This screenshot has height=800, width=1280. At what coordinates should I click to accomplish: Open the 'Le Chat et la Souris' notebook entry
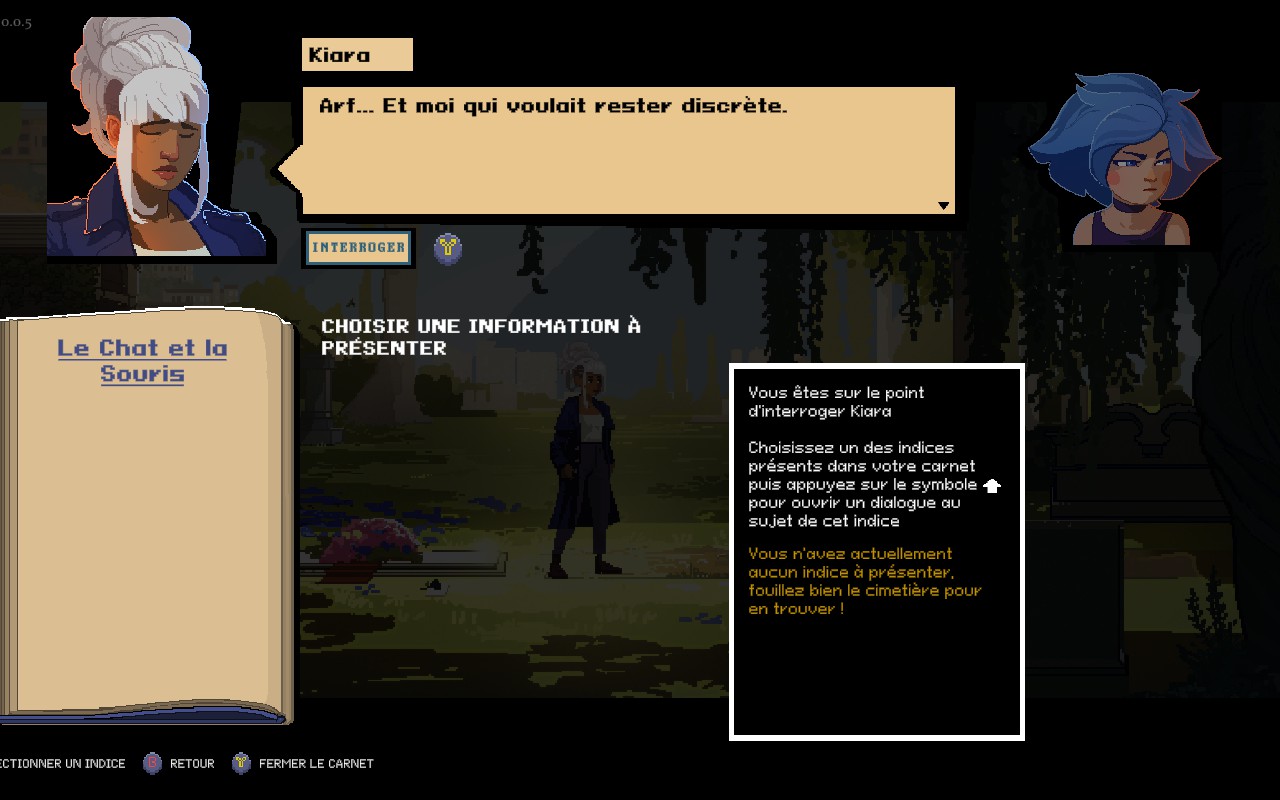(142, 361)
